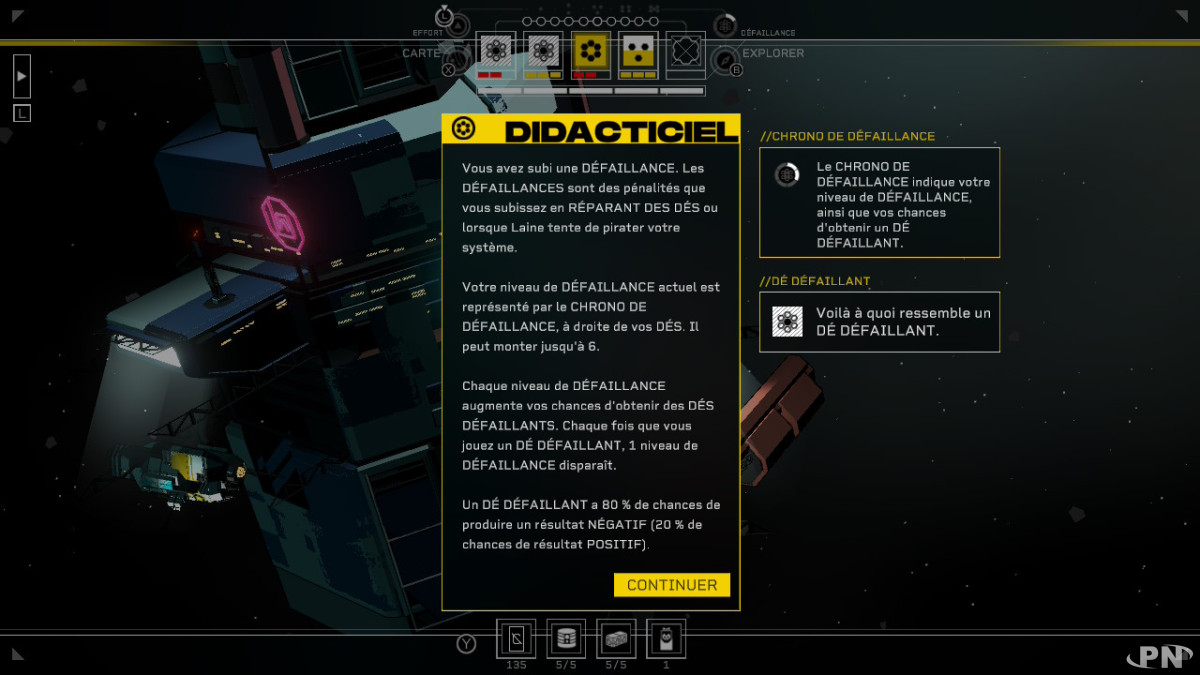The width and height of the screenshot is (1200, 675).
Task: Pick the glitch die with yellow bars
Action: pos(543,52)
